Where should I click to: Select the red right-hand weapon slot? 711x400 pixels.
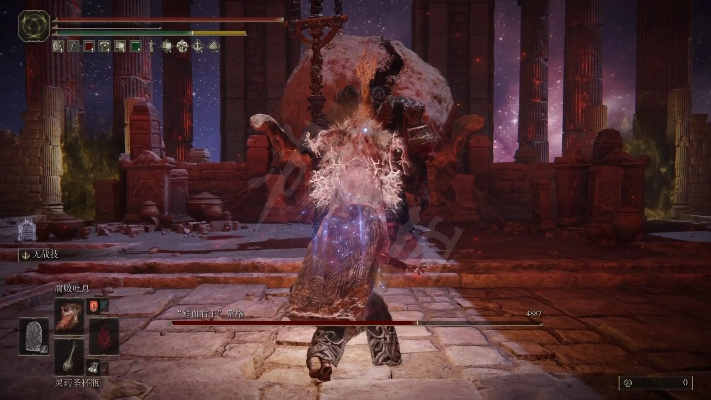click(103, 336)
